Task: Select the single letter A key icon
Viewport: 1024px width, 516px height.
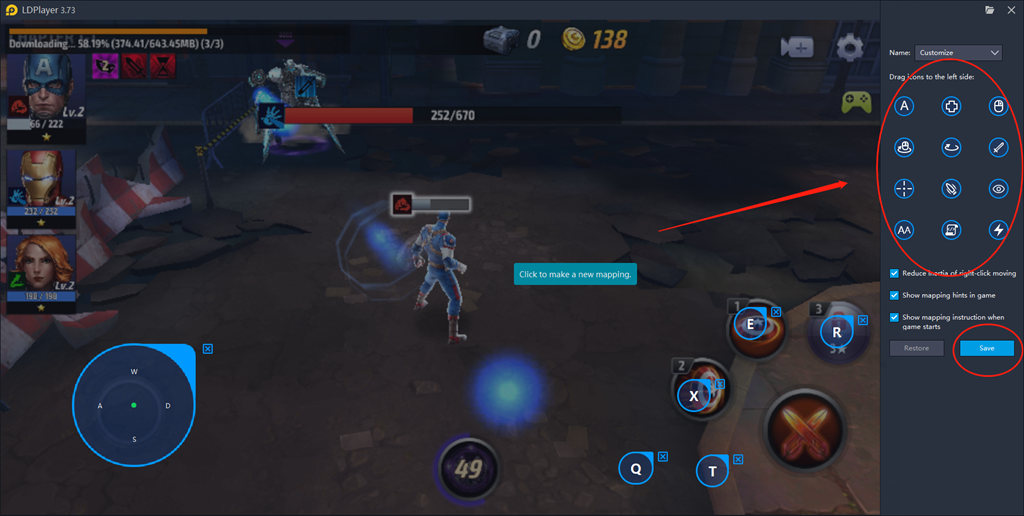Action: [904, 105]
